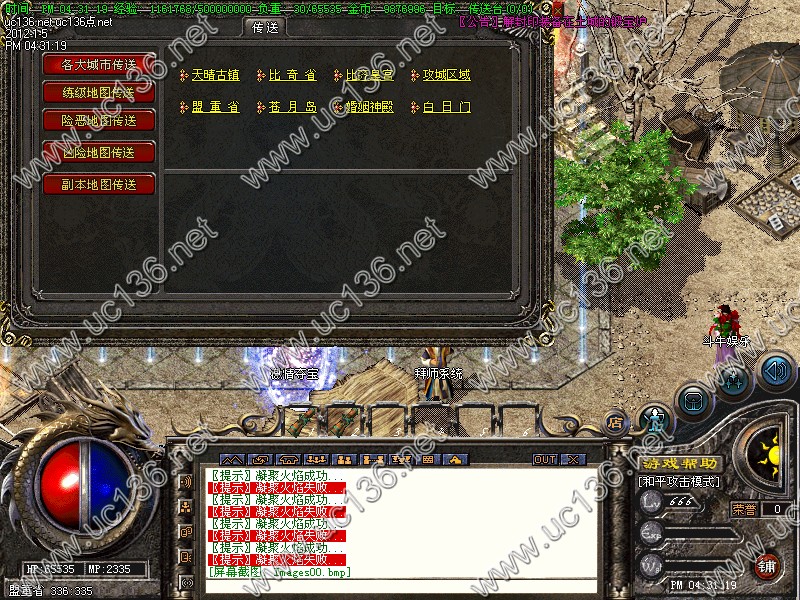Click the X button beside OUT
Image resolution: width=800 pixels, height=600 pixels.
pyautogui.click(x=573, y=460)
